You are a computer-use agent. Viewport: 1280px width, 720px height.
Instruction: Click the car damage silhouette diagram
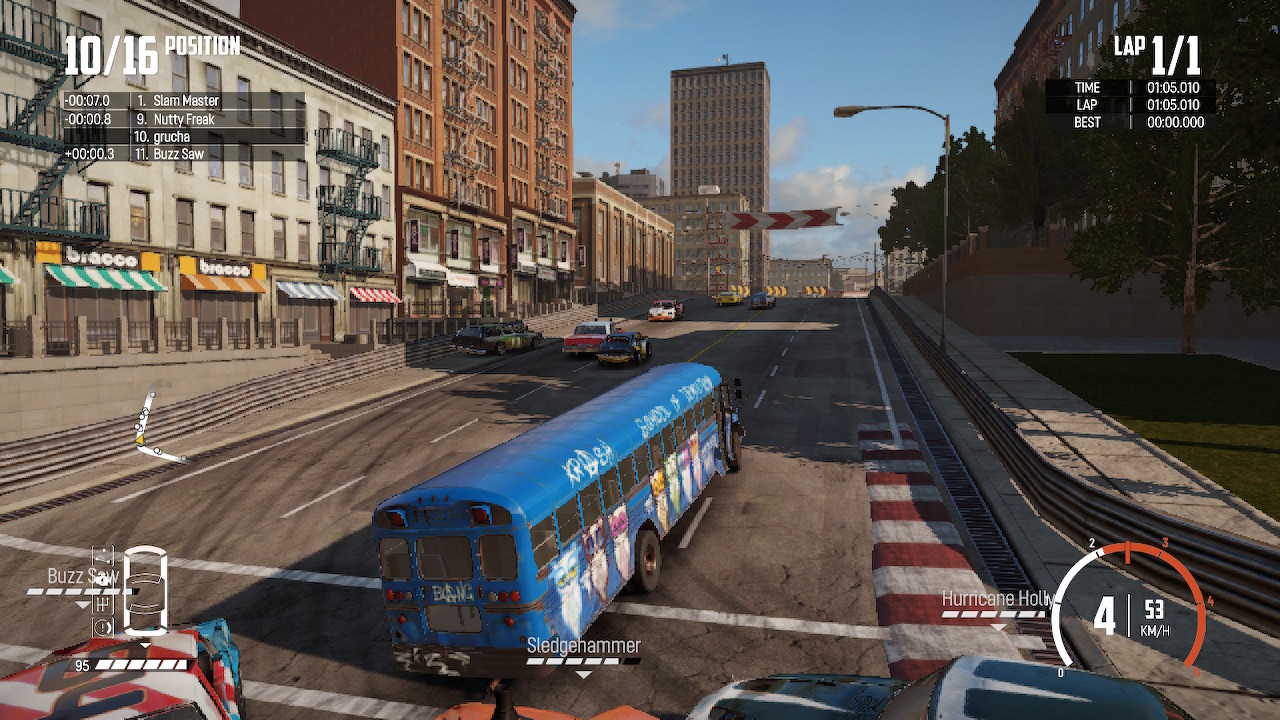[x=145, y=590]
